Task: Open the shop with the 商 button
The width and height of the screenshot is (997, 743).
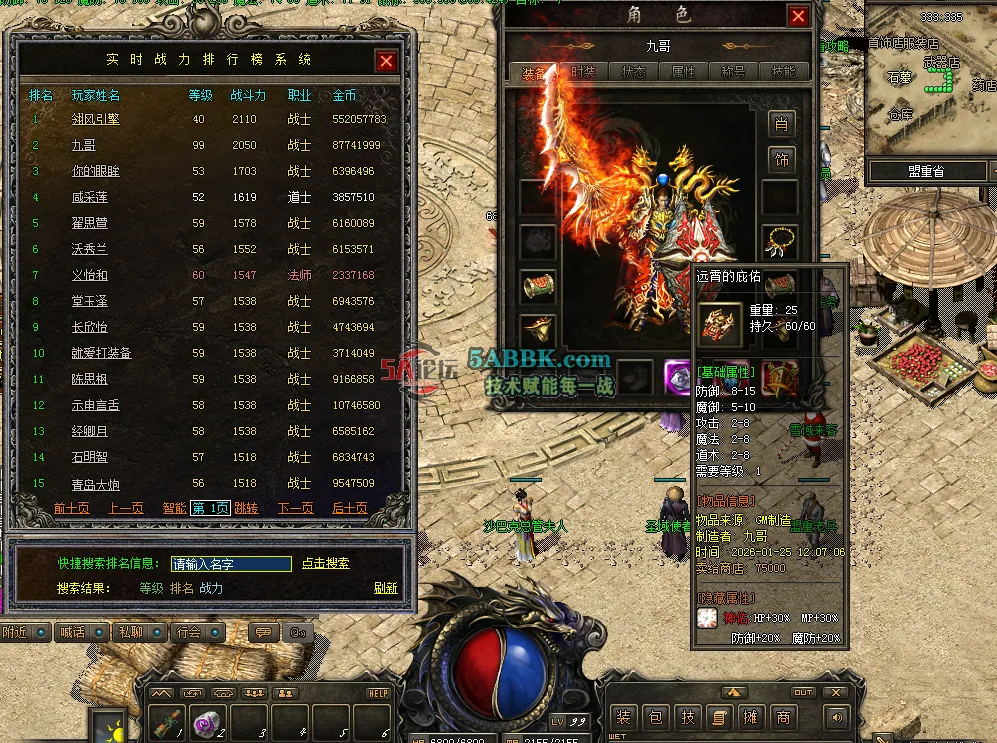Action: tap(782, 717)
